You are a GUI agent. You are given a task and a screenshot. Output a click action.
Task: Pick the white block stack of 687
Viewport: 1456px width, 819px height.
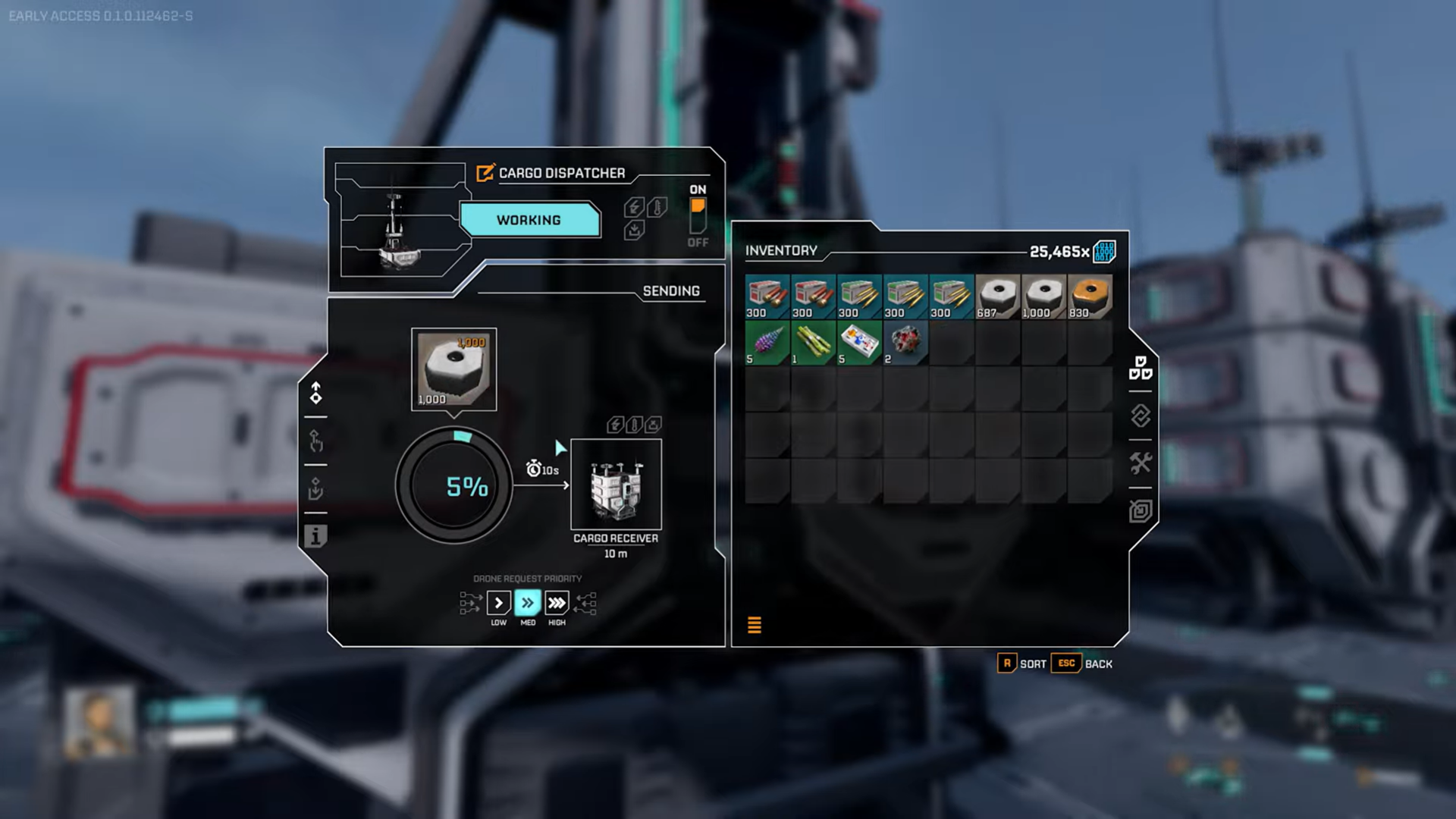[x=997, y=297]
